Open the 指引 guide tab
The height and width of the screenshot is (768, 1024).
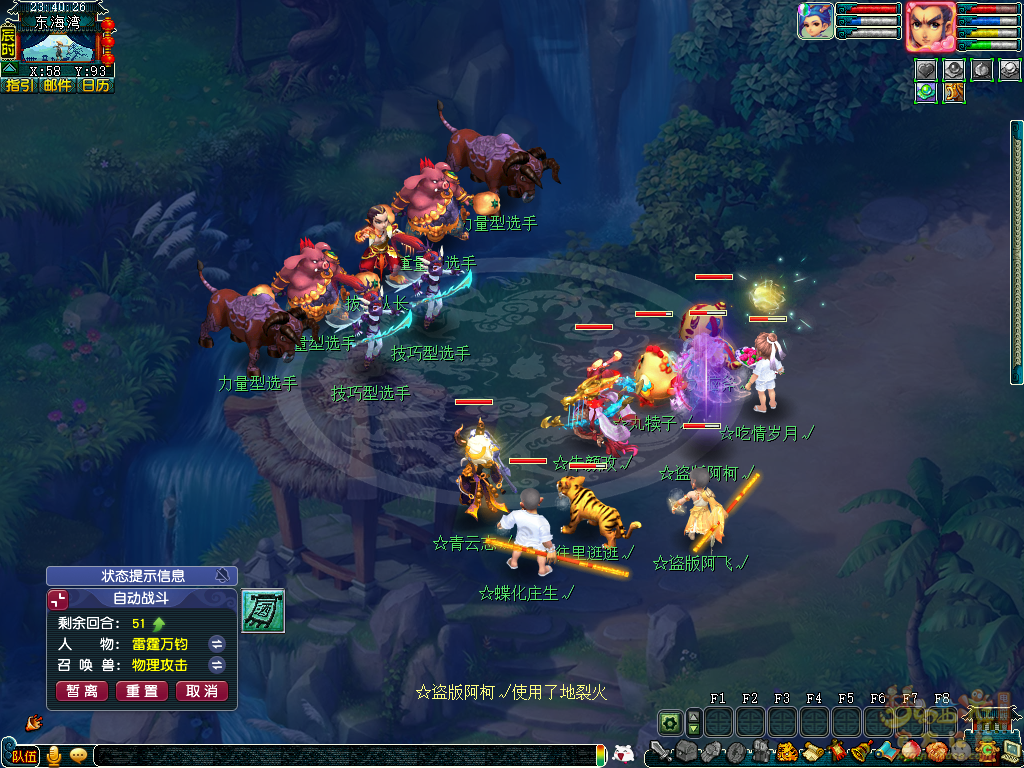[19, 86]
